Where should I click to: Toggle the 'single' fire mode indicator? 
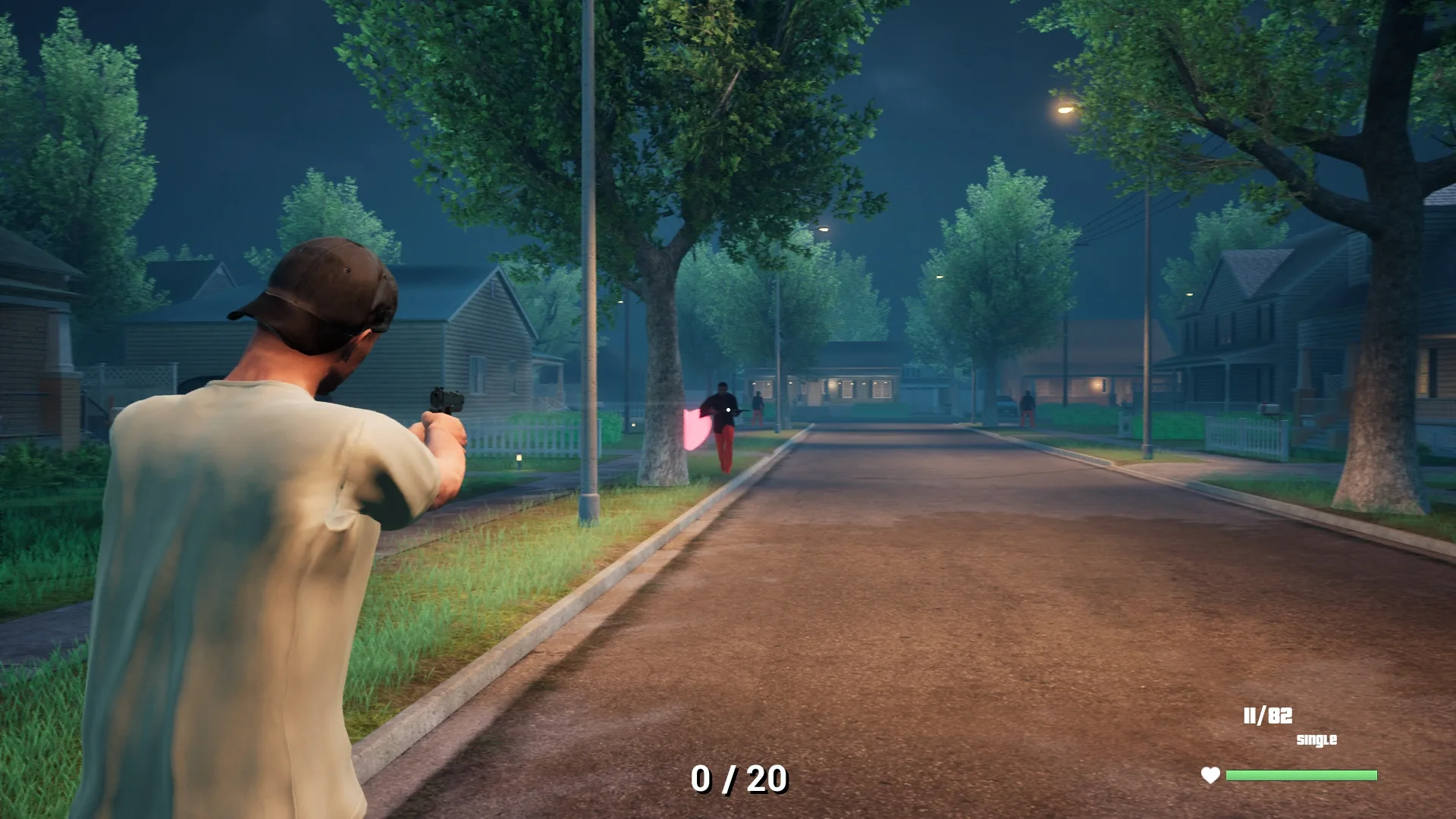pos(1316,738)
